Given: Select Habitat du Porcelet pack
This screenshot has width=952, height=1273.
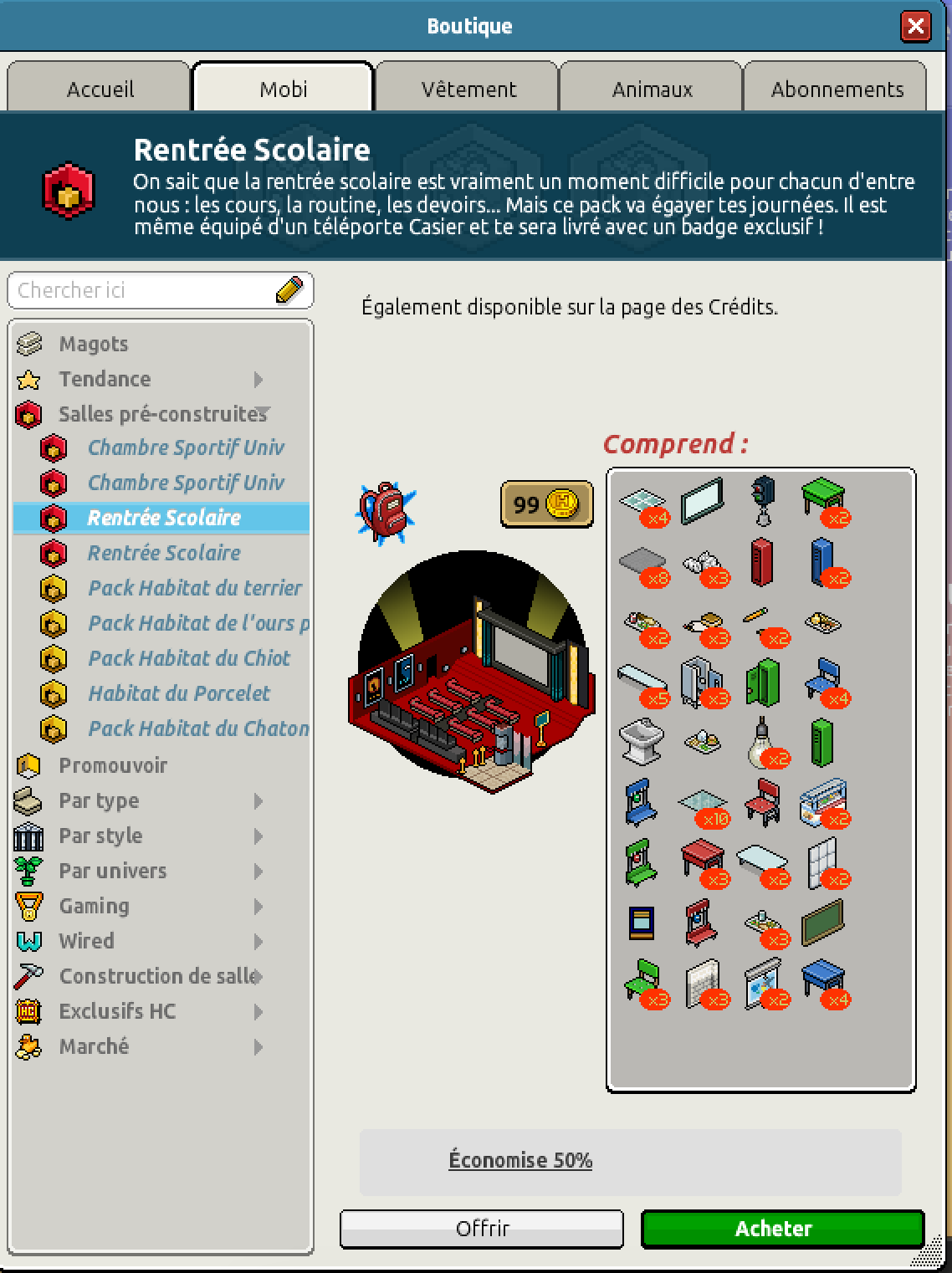Looking at the screenshot, I should (179, 693).
